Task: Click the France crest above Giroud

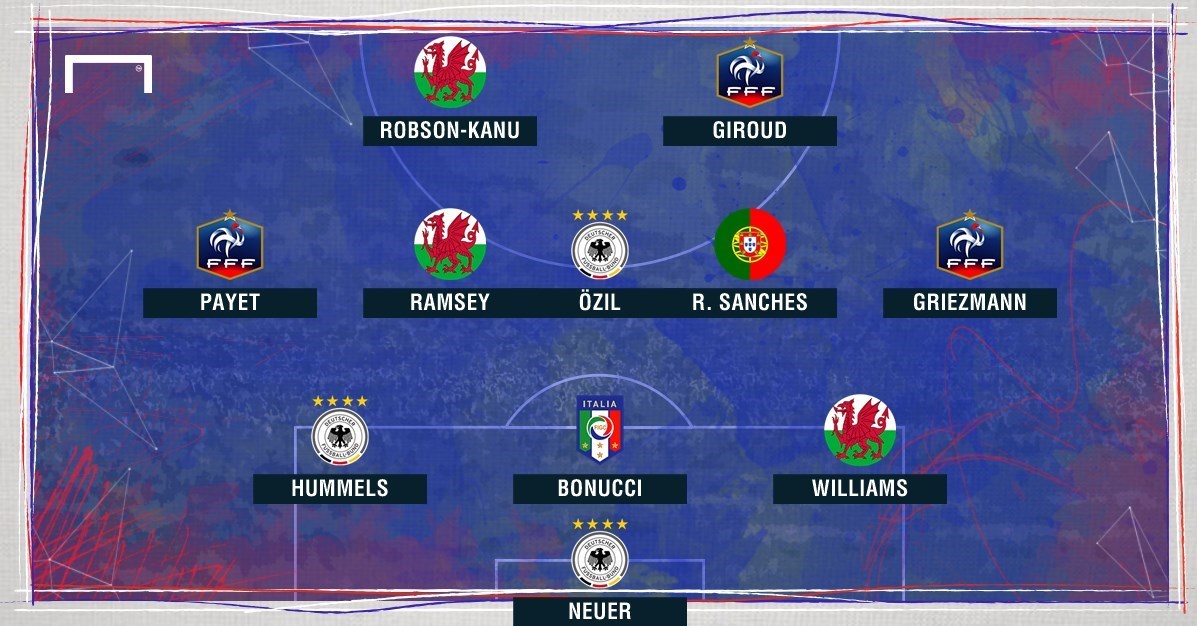Action: tap(750, 72)
